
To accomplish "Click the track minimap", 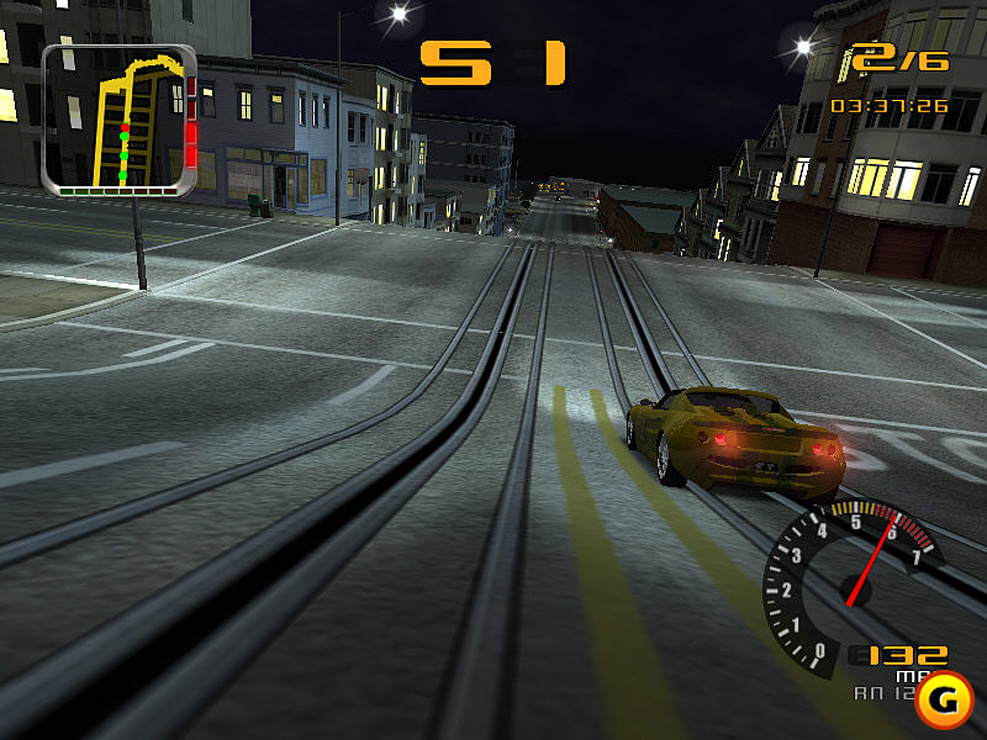I will click(119, 119).
